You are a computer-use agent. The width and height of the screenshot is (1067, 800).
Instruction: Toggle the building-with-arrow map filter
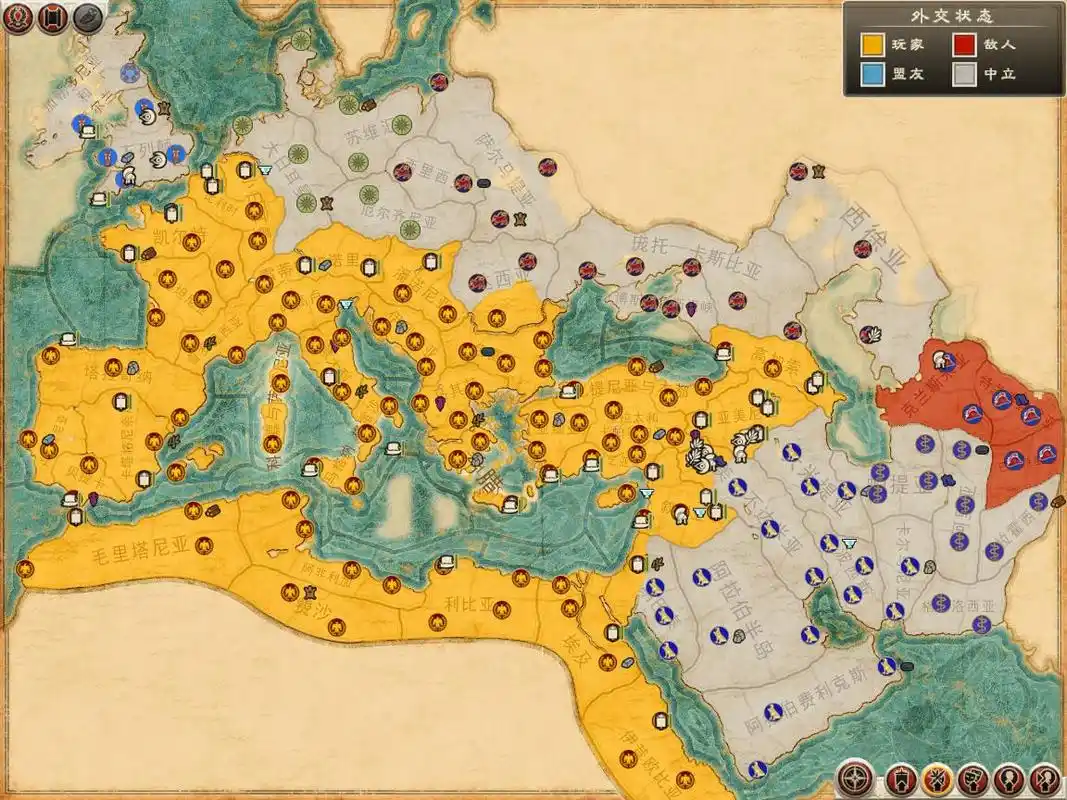900,778
